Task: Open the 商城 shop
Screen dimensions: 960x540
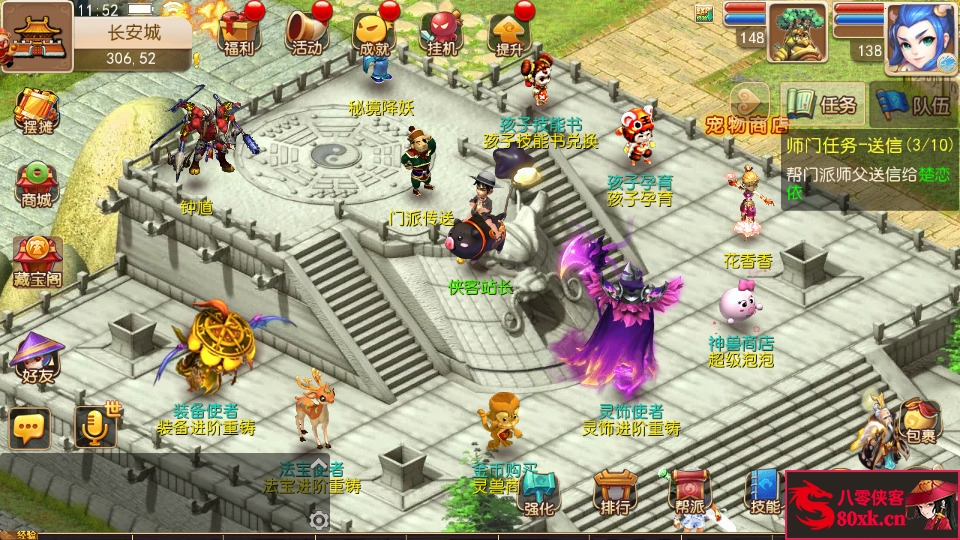Action: pos(36,184)
